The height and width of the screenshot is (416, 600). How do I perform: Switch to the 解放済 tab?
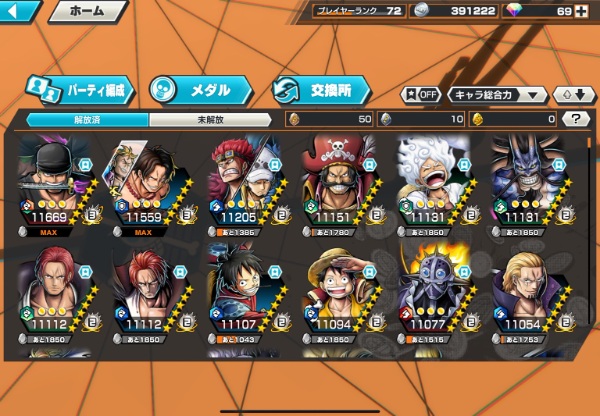(x=87, y=119)
